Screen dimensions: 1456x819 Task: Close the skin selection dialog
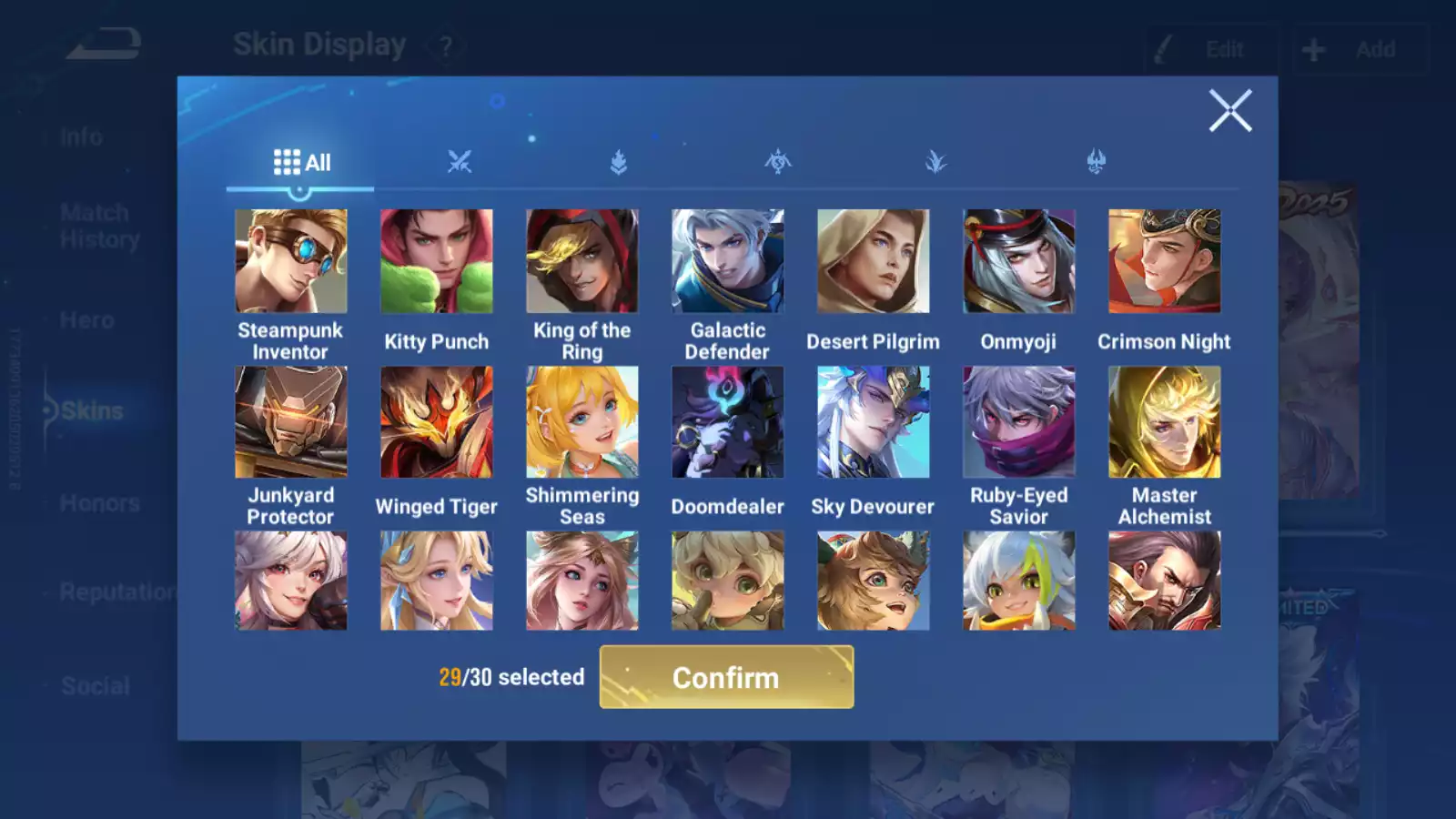coord(1230,111)
